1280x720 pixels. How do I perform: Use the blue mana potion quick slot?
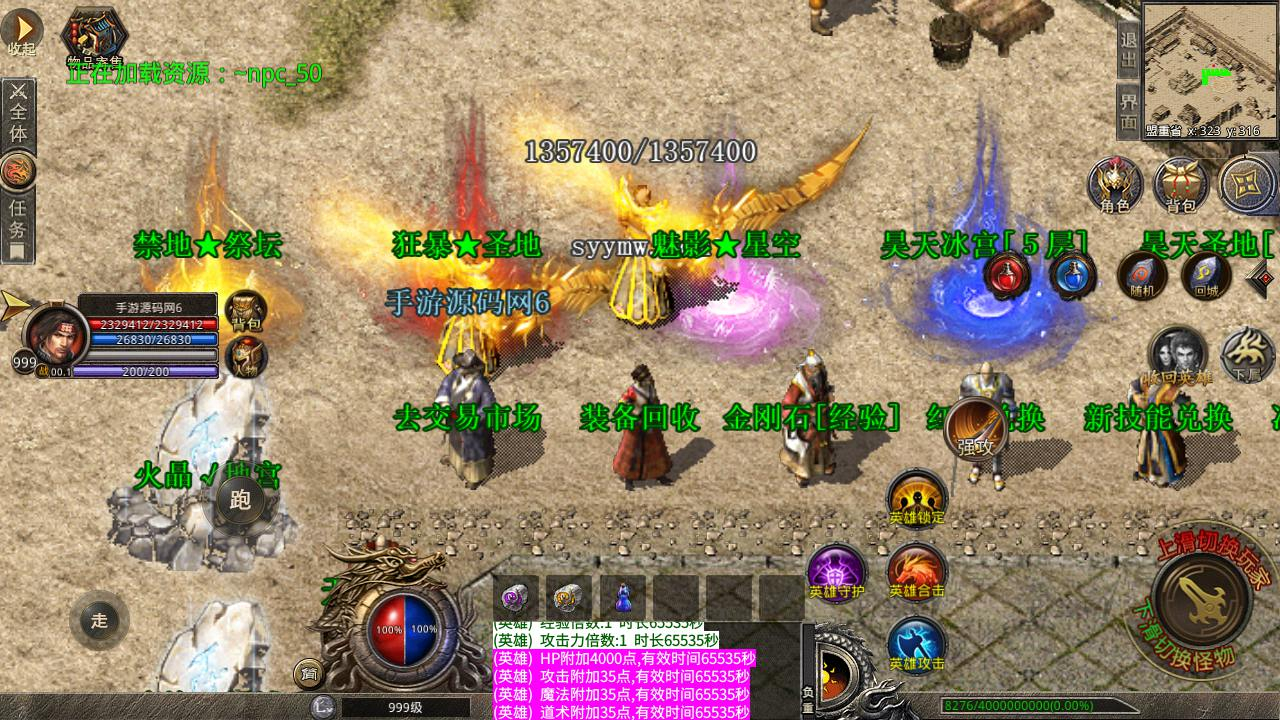(1072, 274)
